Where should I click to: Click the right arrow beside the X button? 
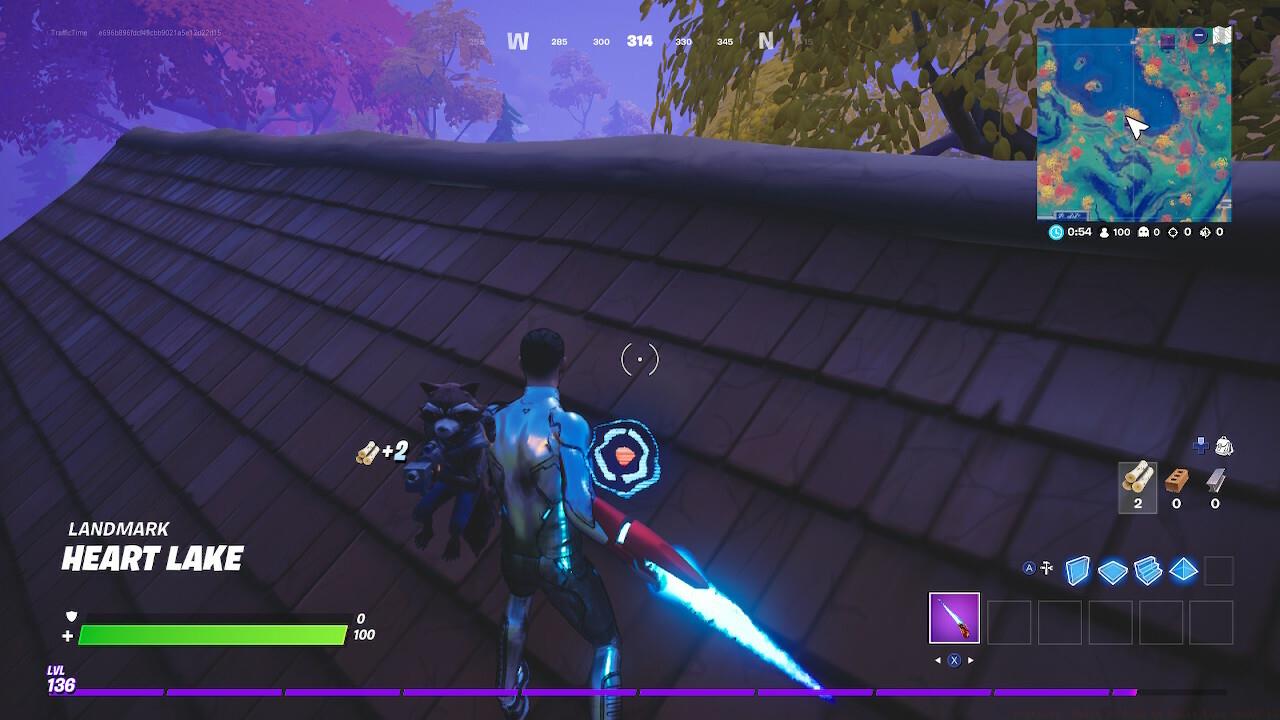(969, 660)
